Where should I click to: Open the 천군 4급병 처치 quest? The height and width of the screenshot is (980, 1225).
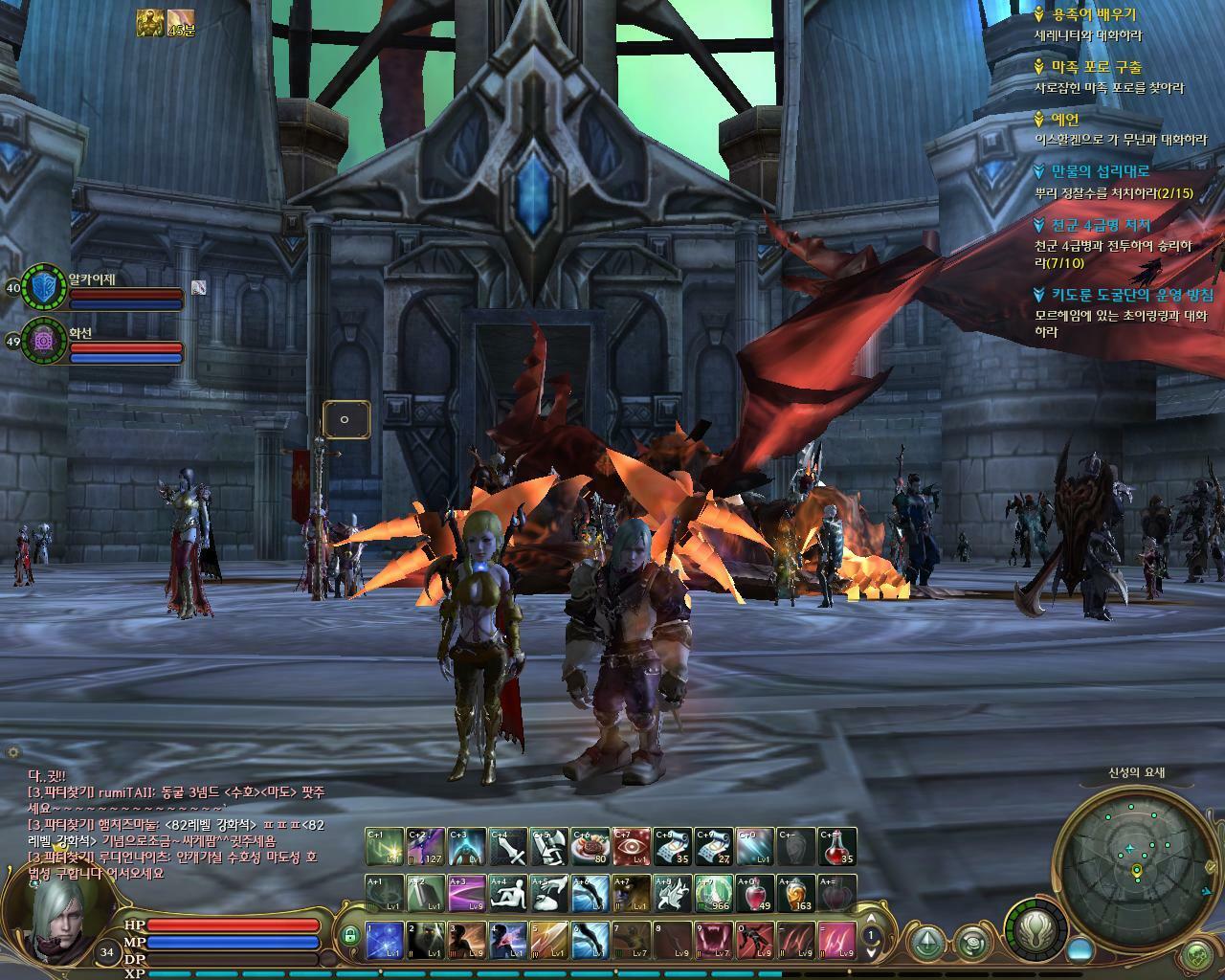point(1101,226)
